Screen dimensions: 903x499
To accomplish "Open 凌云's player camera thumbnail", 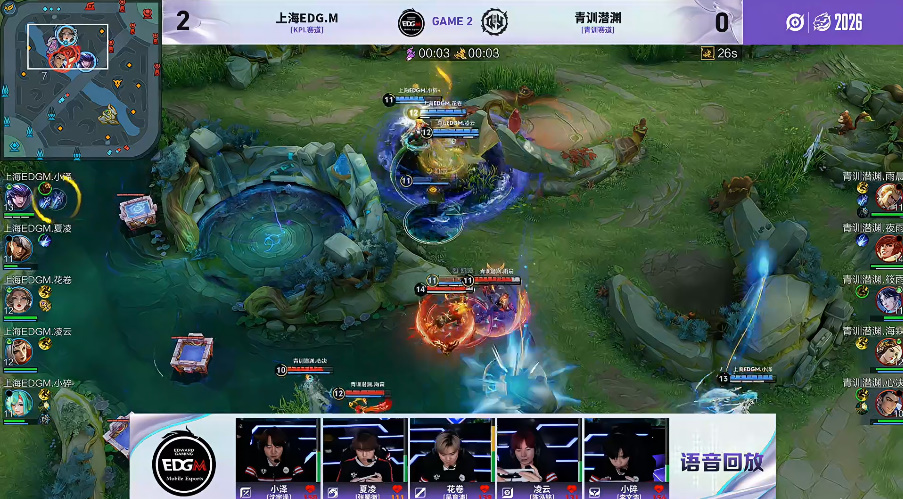I will 538,452.
